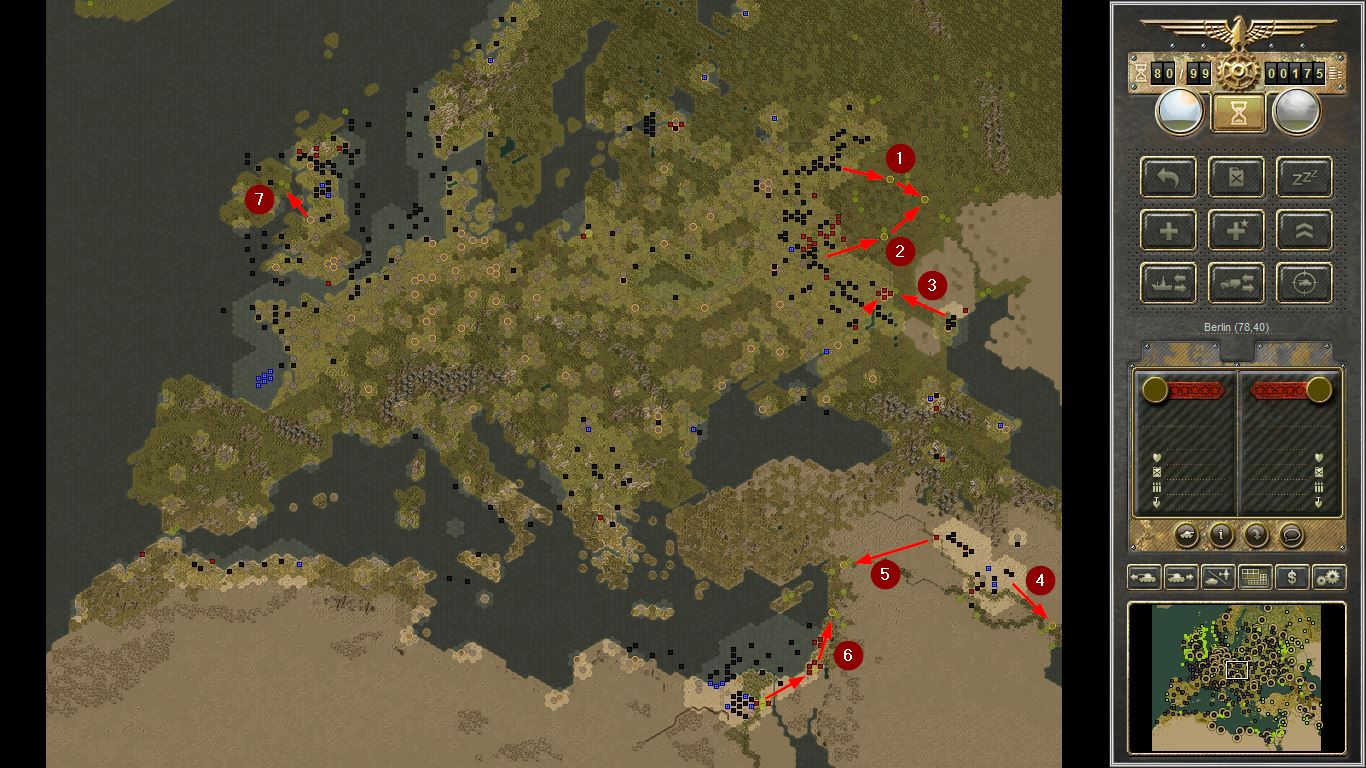1366x768 pixels.
Task: Click the current weather sun indicator
Action: [x=1179, y=111]
